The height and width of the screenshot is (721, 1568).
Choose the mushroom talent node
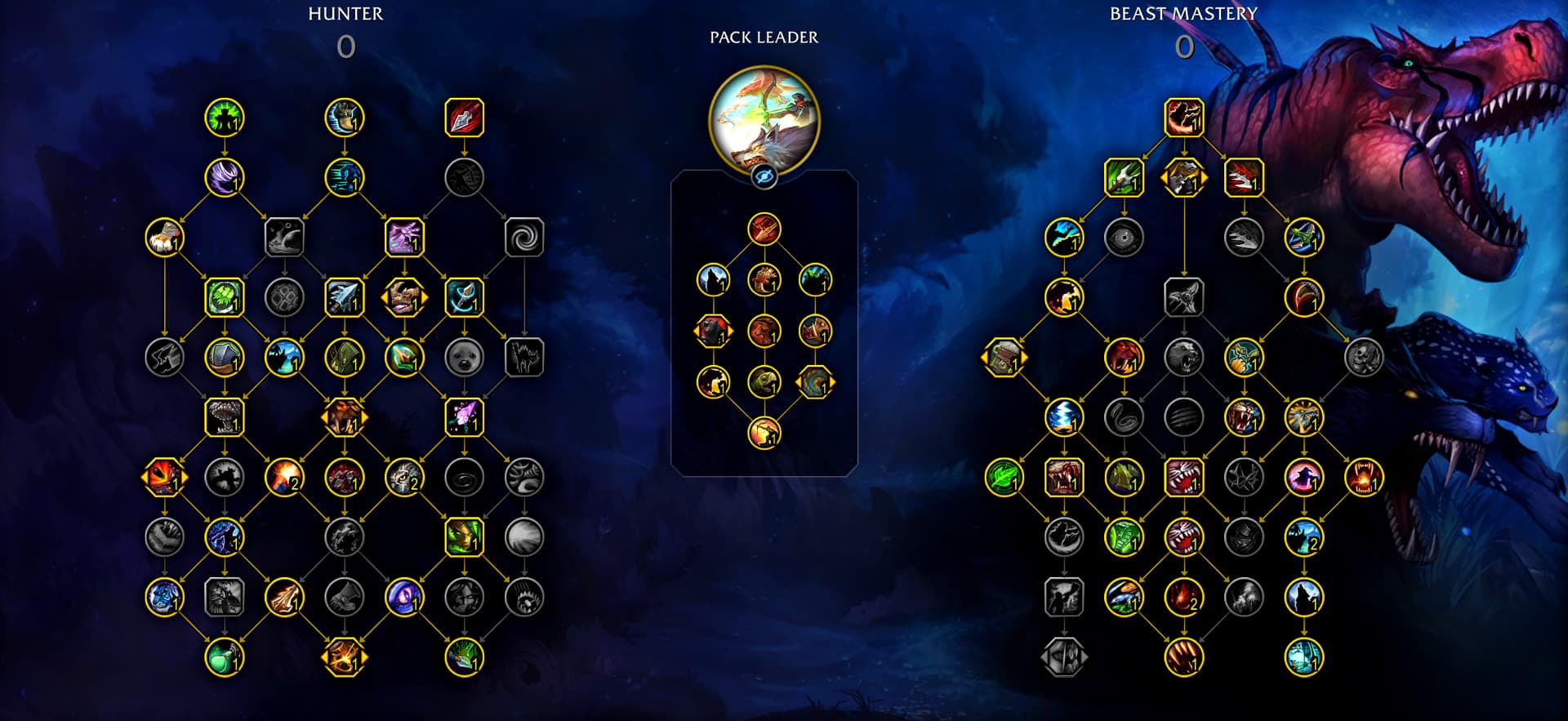click(x=224, y=417)
